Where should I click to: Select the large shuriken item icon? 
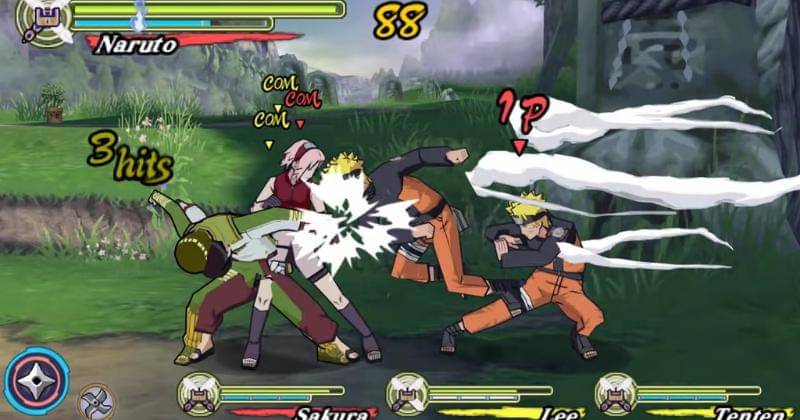37,380
